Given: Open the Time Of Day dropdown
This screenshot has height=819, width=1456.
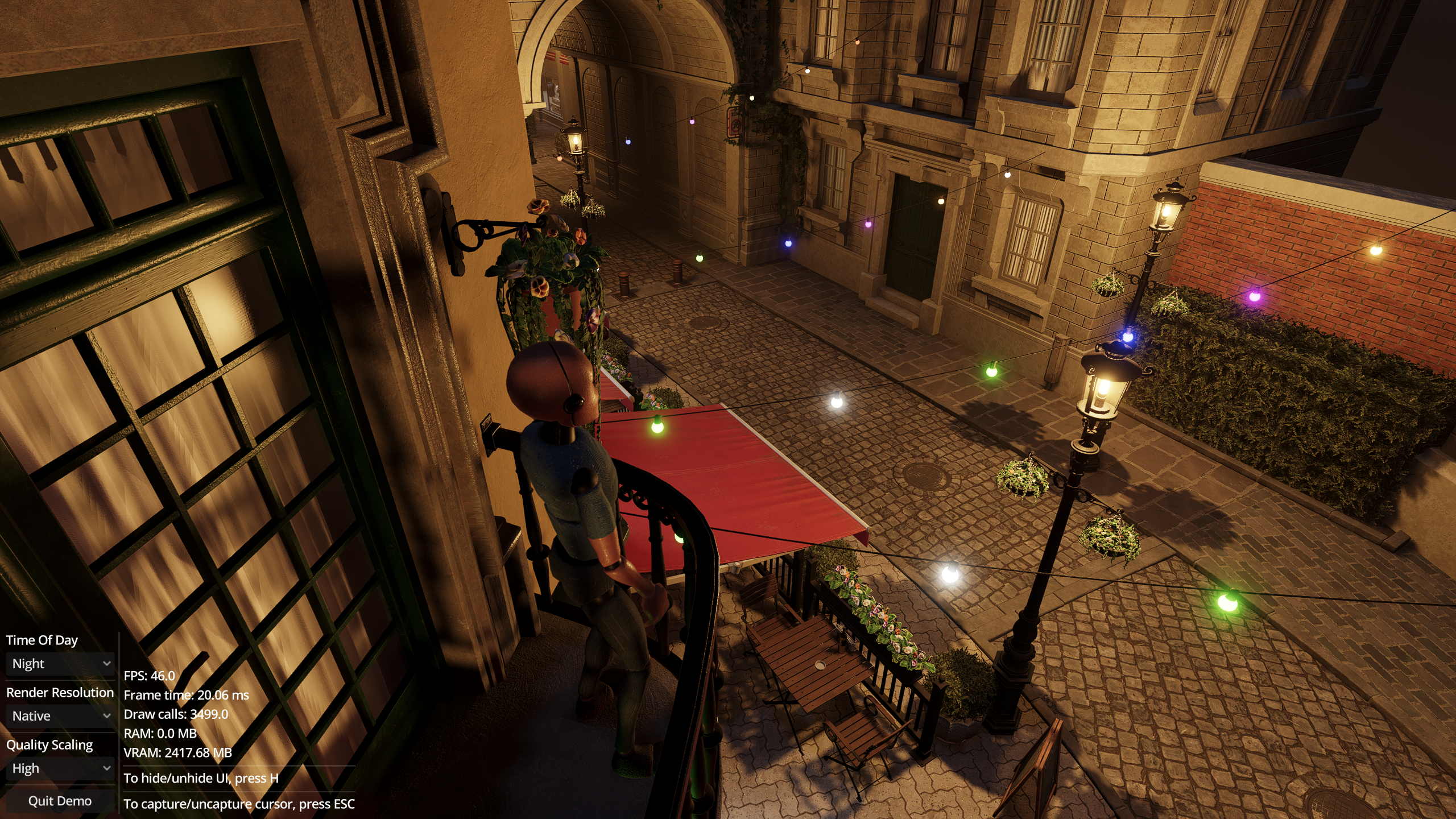Looking at the screenshot, I should (x=60, y=664).
